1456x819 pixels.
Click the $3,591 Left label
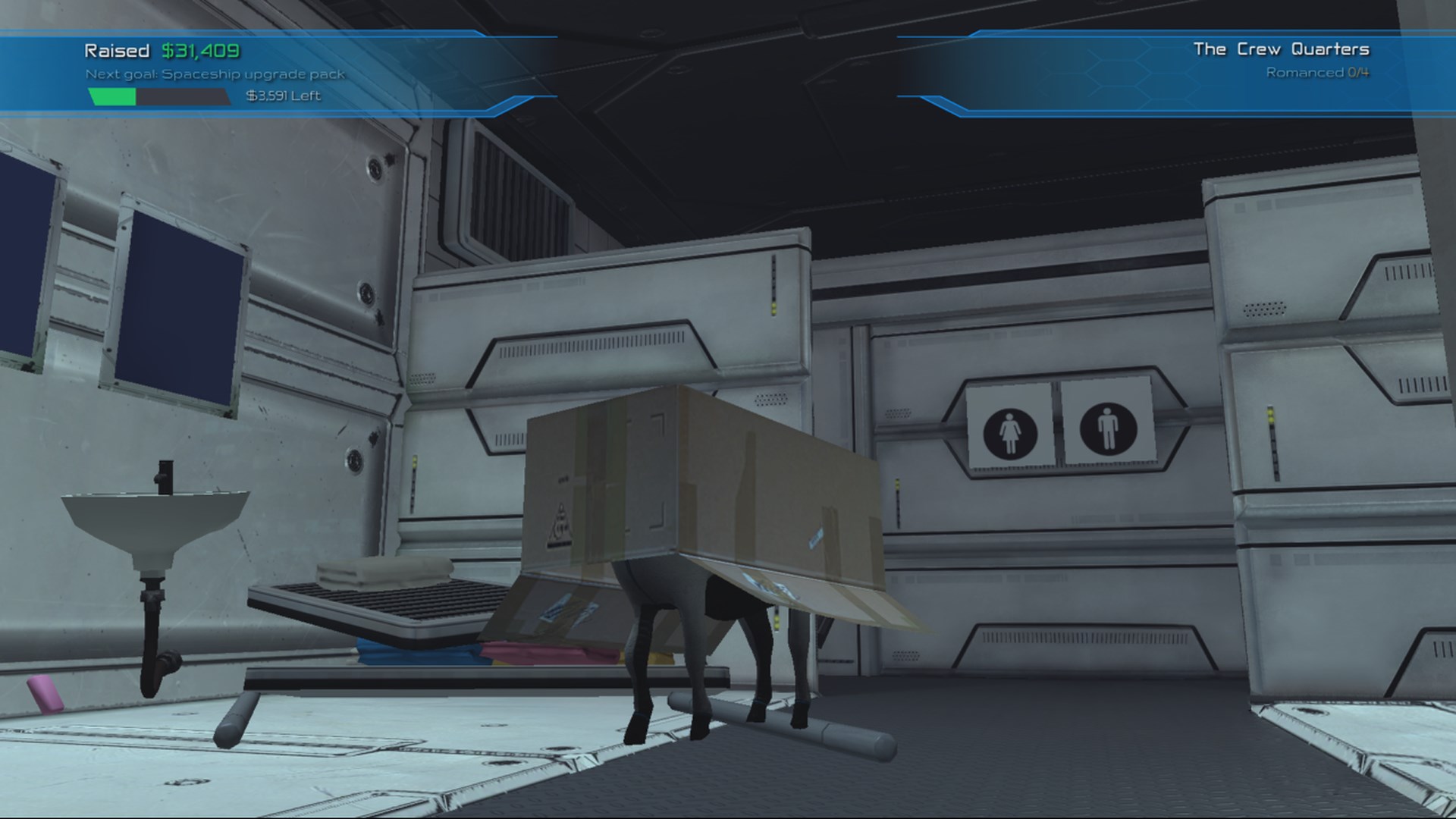pyautogui.click(x=282, y=97)
